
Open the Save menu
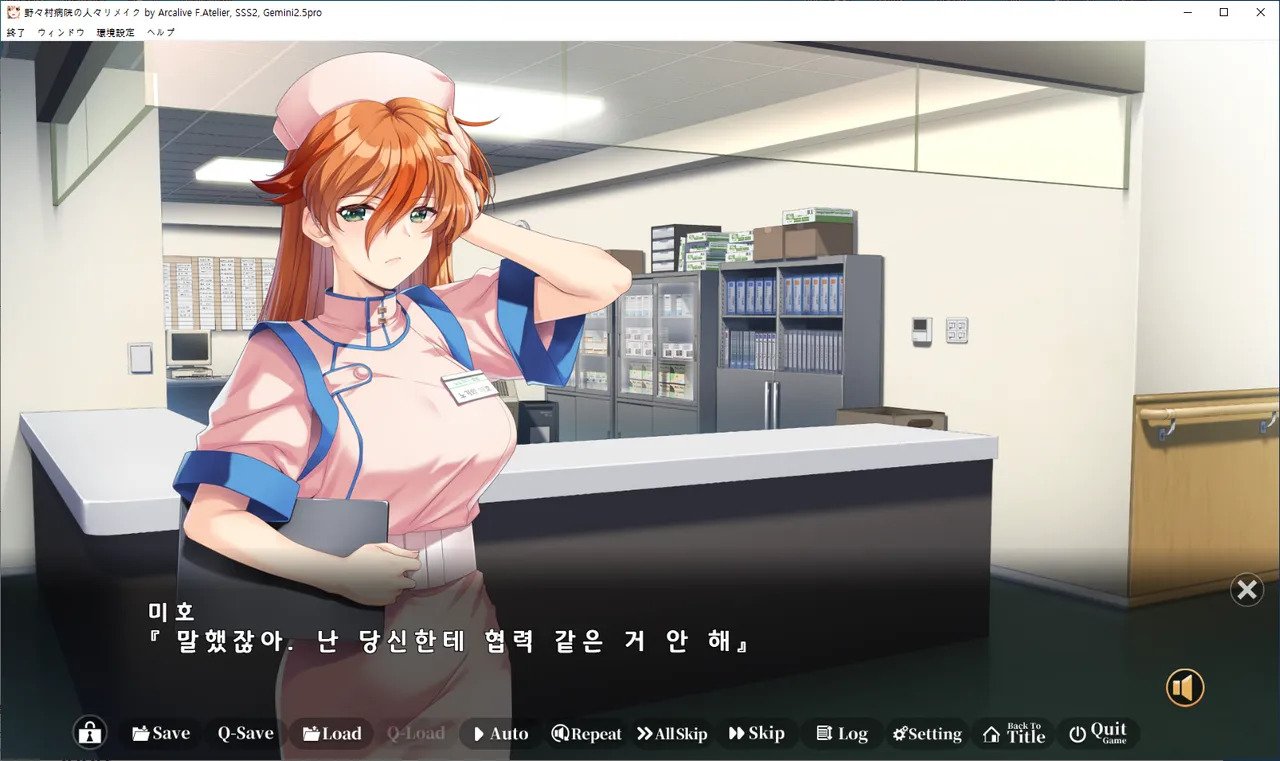160,733
